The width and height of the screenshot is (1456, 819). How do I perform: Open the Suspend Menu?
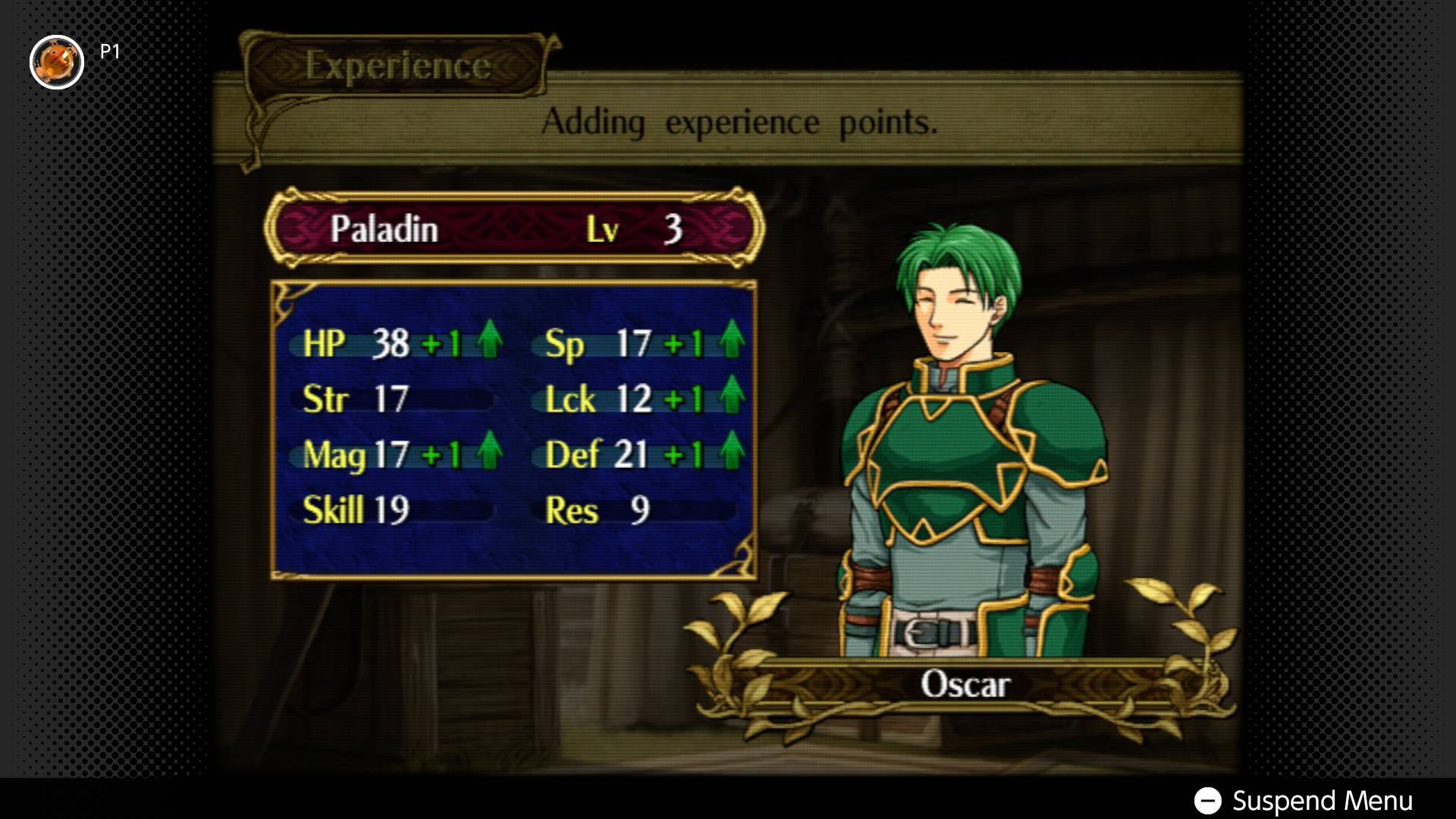1303,800
